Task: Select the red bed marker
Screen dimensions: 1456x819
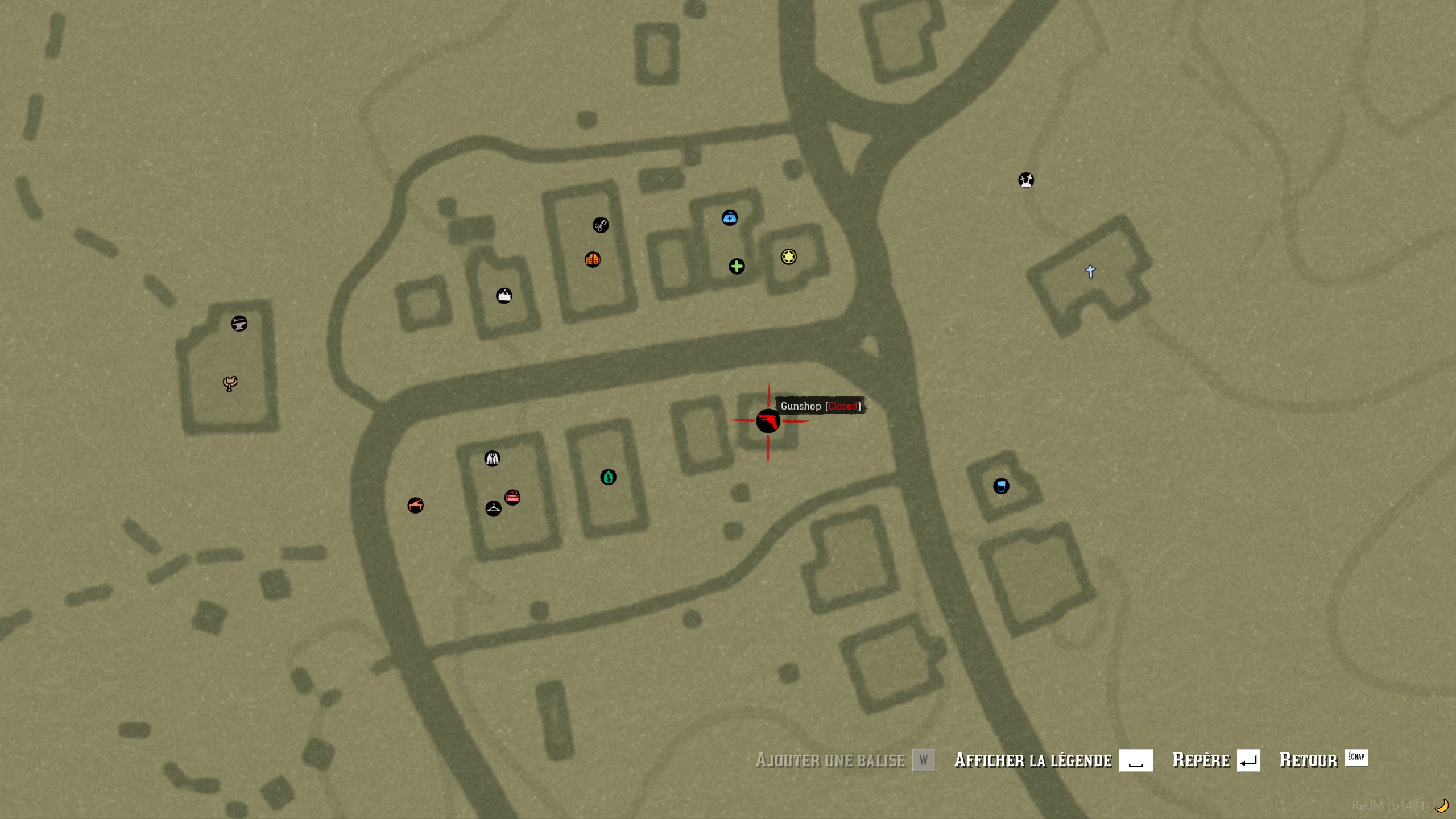Action: 512,498
